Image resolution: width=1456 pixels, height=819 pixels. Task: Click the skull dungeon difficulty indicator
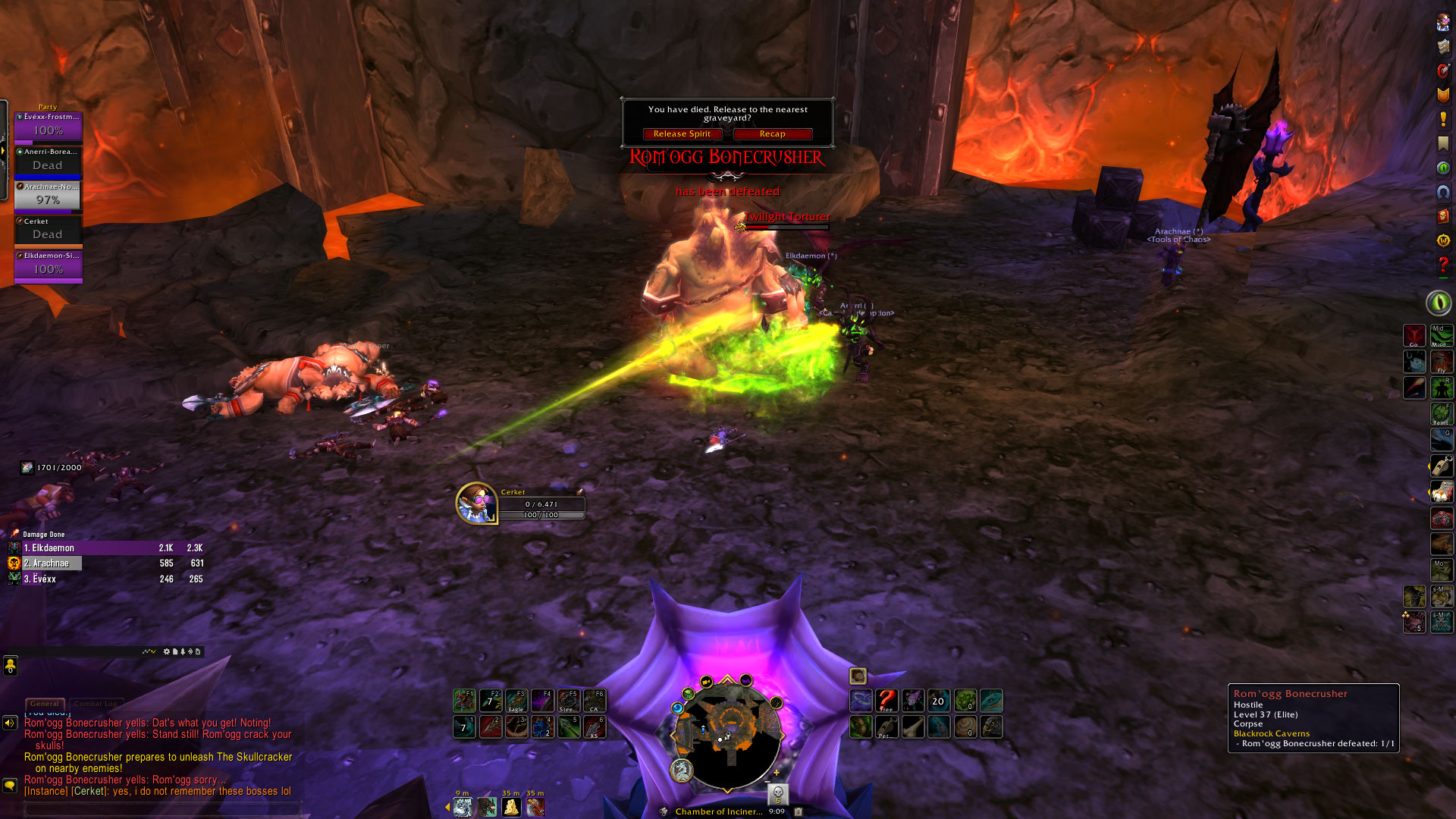click(x=777, y=794)
